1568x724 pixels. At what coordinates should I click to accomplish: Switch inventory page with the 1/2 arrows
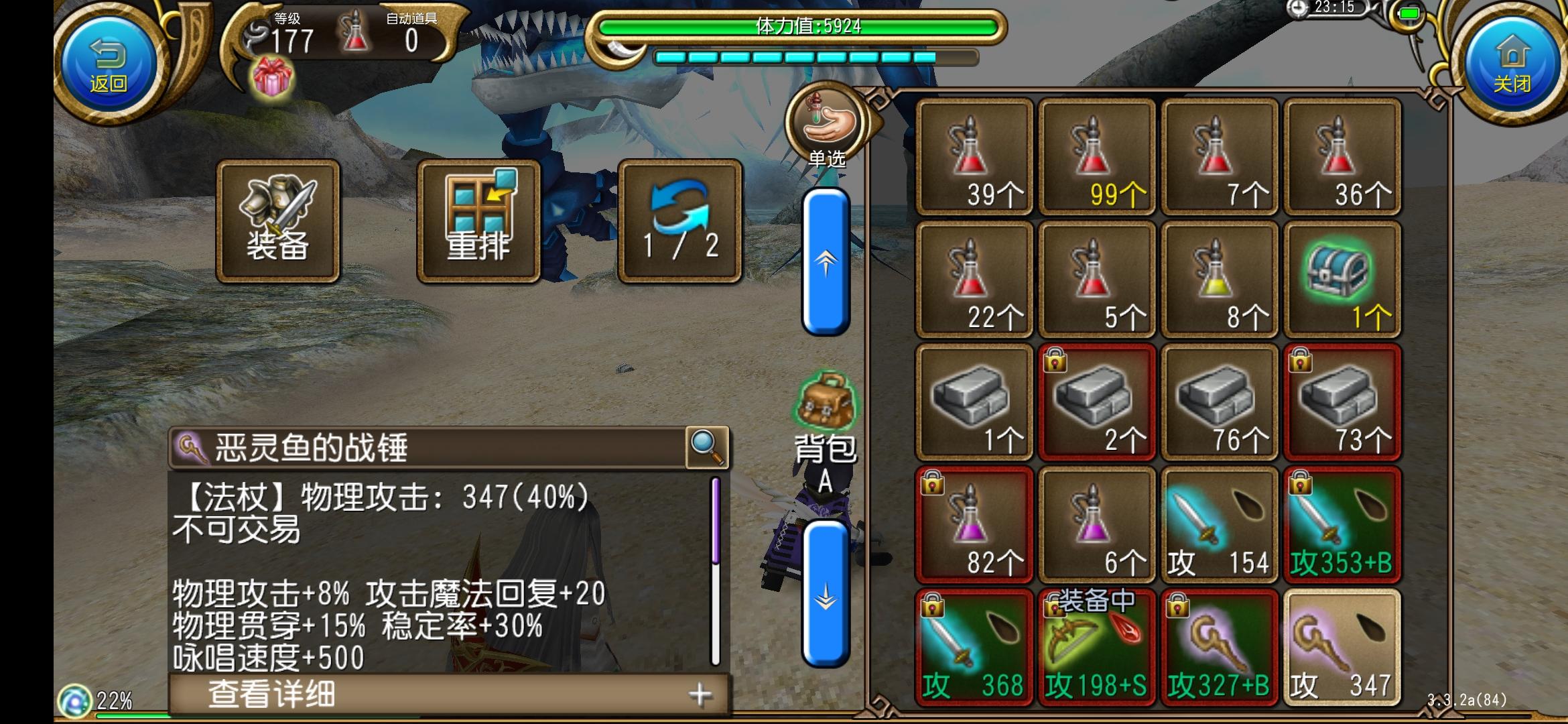tap(679, 221)
